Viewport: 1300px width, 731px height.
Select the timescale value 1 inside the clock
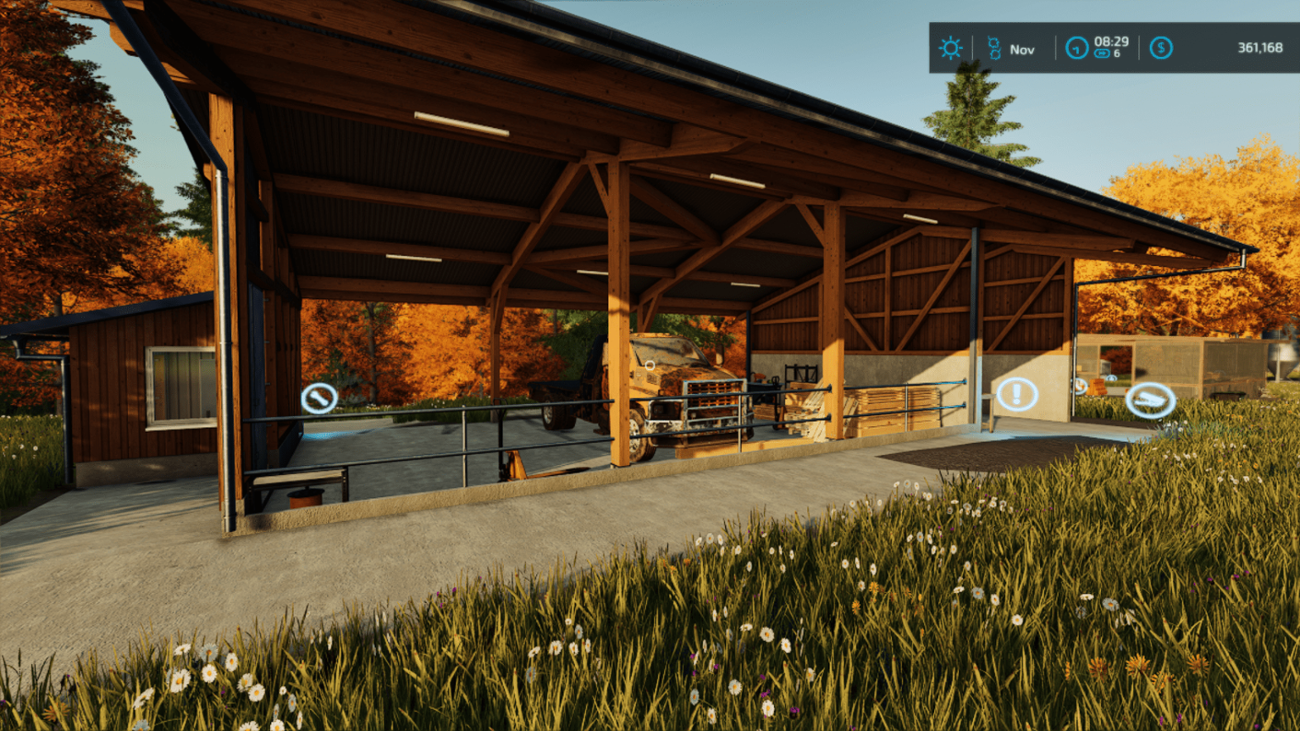coord(1074,49)
